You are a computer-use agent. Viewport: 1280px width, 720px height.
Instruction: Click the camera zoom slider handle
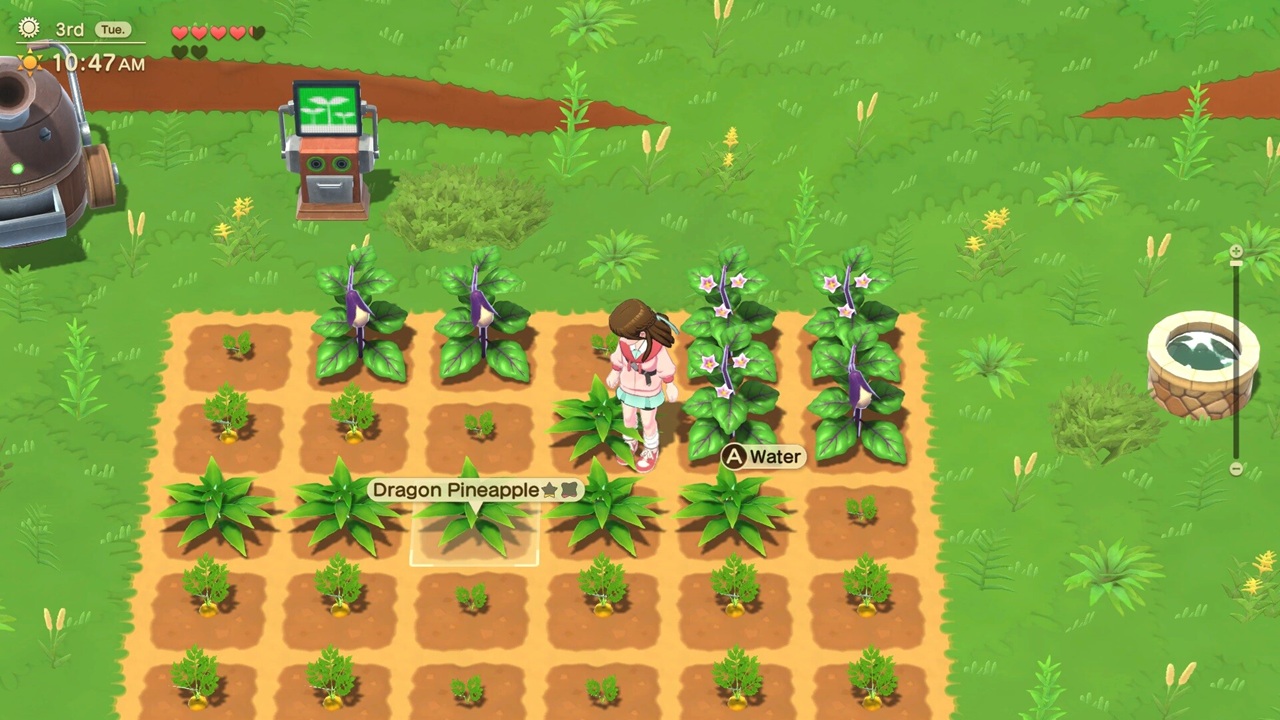click(1236, 263)
